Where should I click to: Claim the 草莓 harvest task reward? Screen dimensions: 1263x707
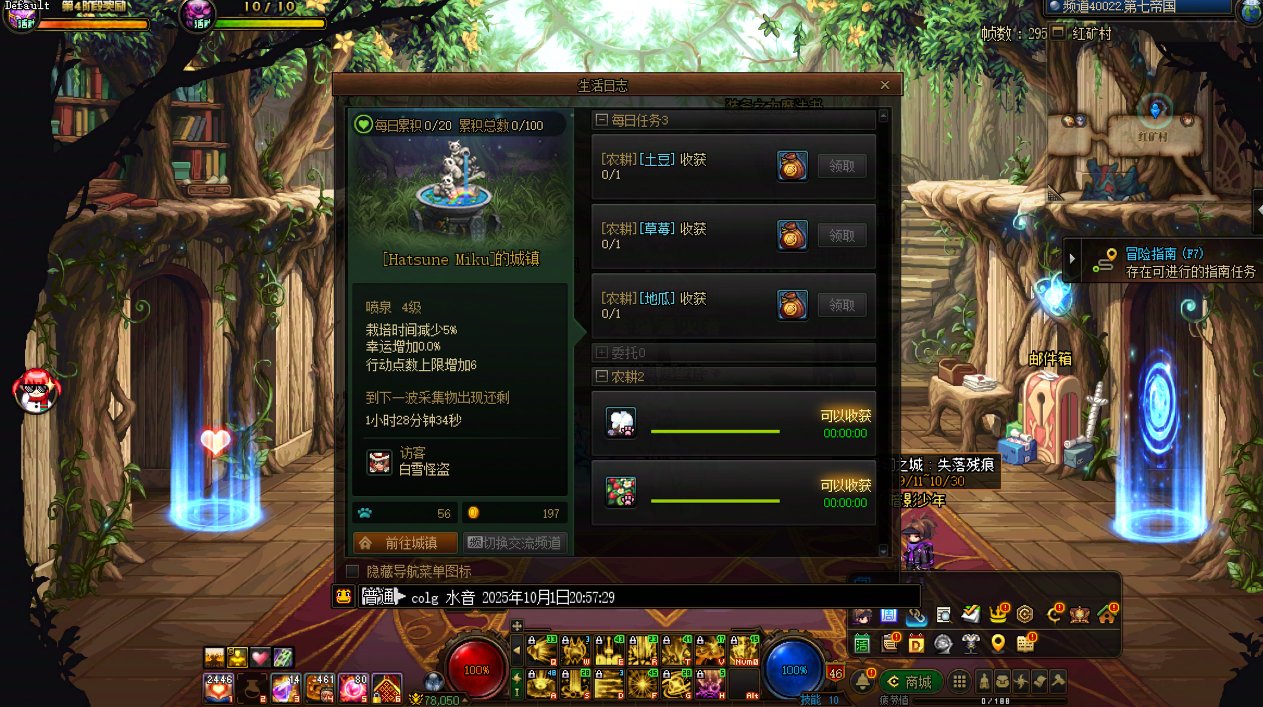[842, 235]
